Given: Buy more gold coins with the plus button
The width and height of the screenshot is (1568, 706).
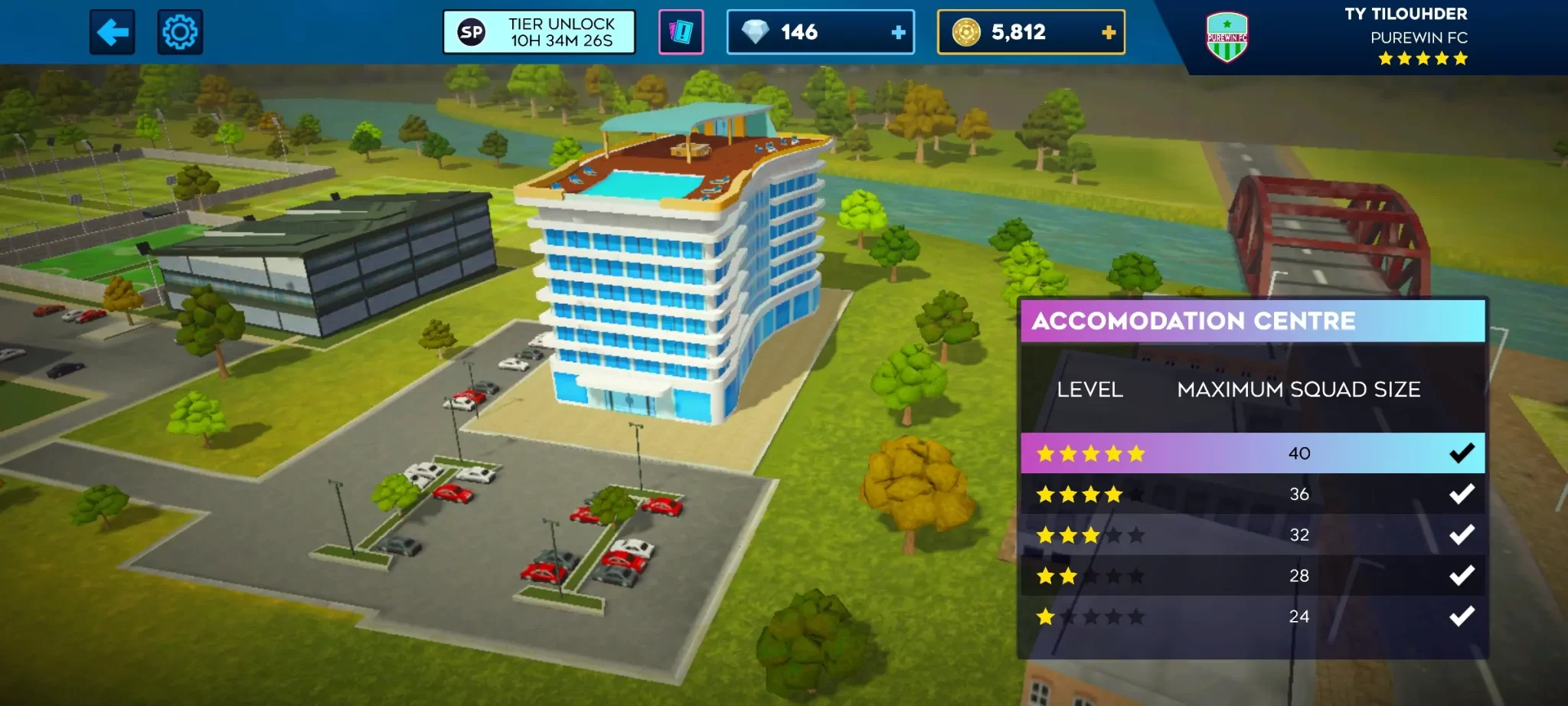Looking at the screenshot, I should 1108,32.
